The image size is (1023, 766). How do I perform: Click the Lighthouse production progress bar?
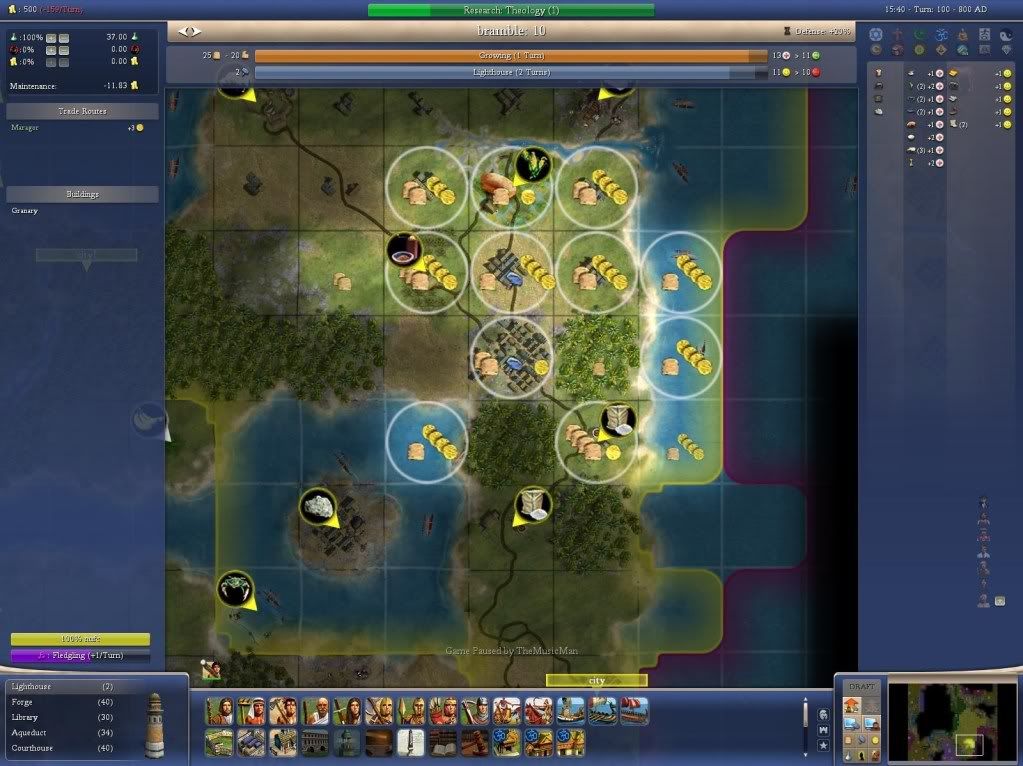coord(510,73)
